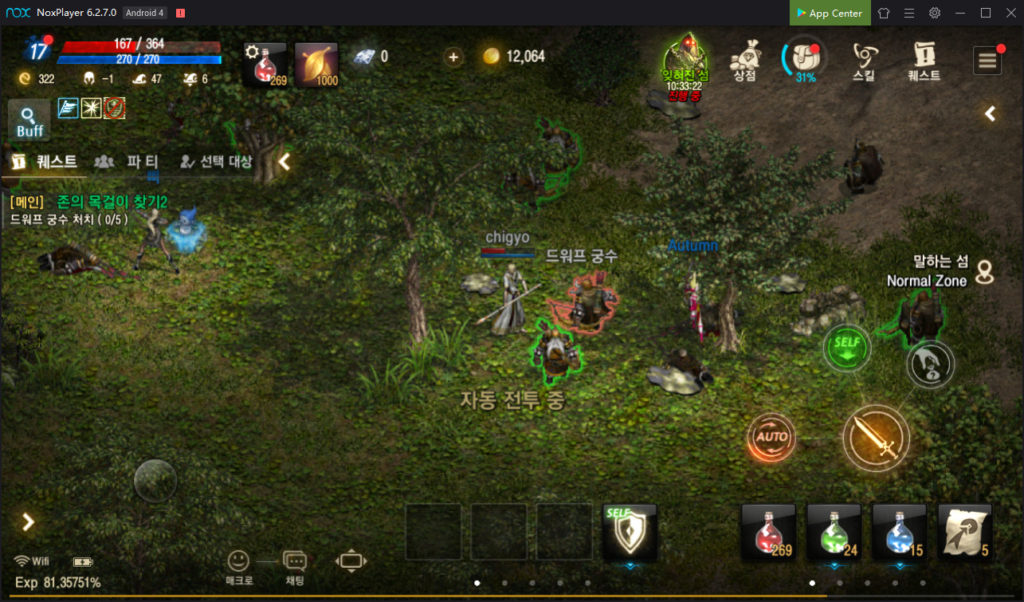Open the 퀘스트 quest scroll menu

(x=924, y=60)
